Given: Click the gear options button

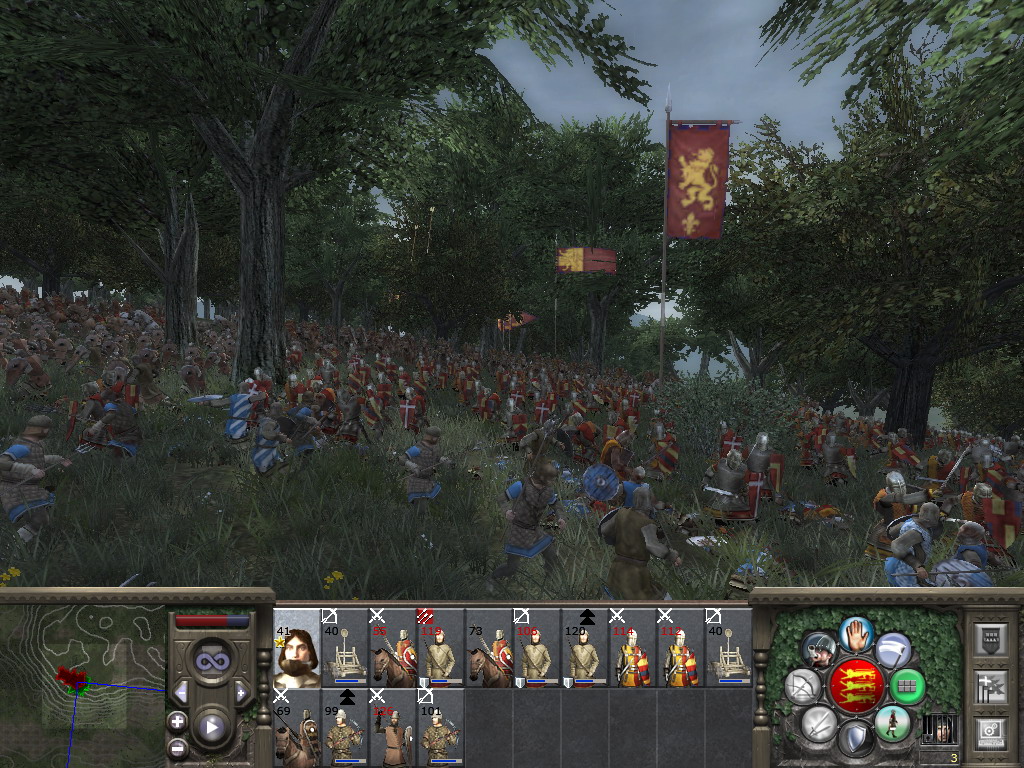Looking at the screenshot, I should point(989,733).
